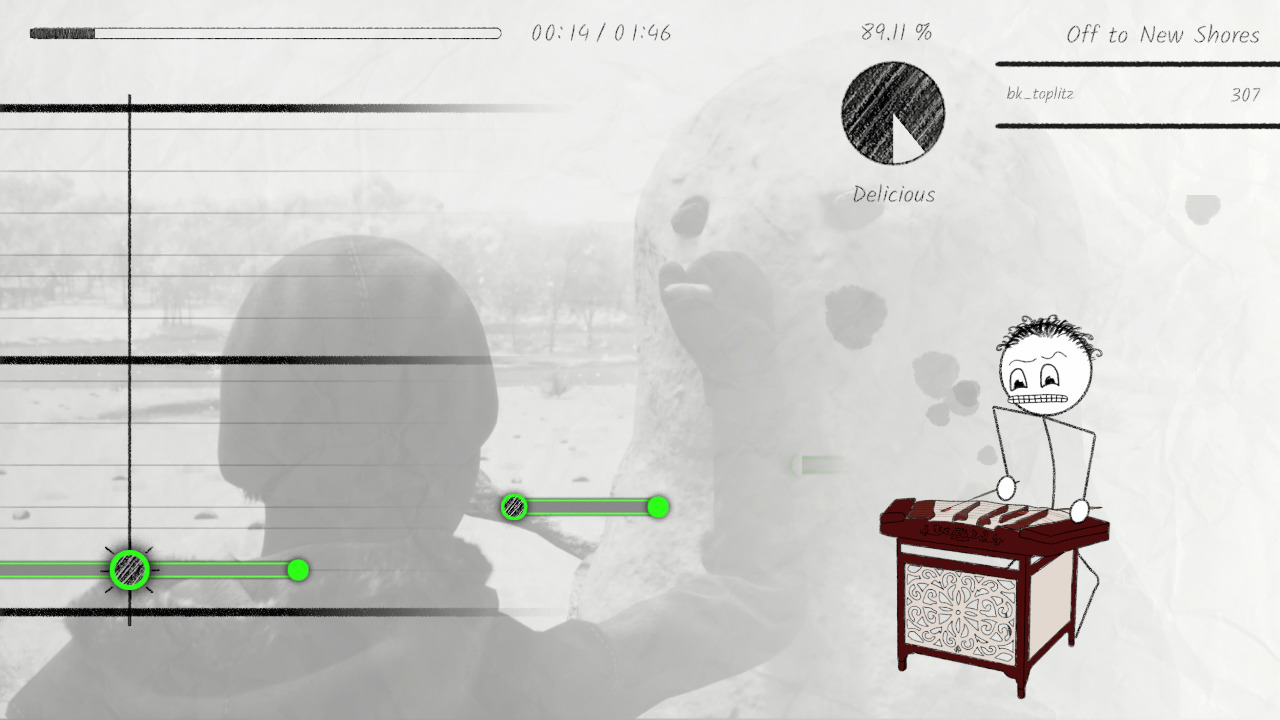The width and height of the screenshot is (1280, 720).
Task: Click the scribbled pie chart accuracy indicator
Action: (x=893, y=113)
